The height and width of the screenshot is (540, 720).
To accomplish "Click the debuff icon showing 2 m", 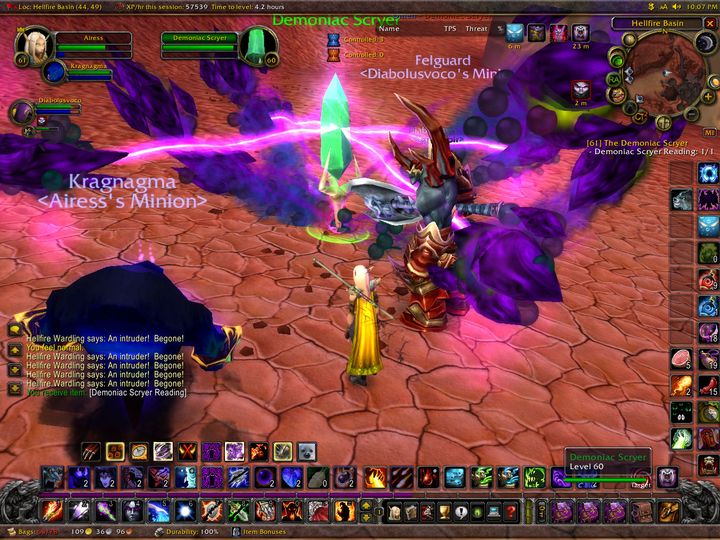I will tap(580, 87).
